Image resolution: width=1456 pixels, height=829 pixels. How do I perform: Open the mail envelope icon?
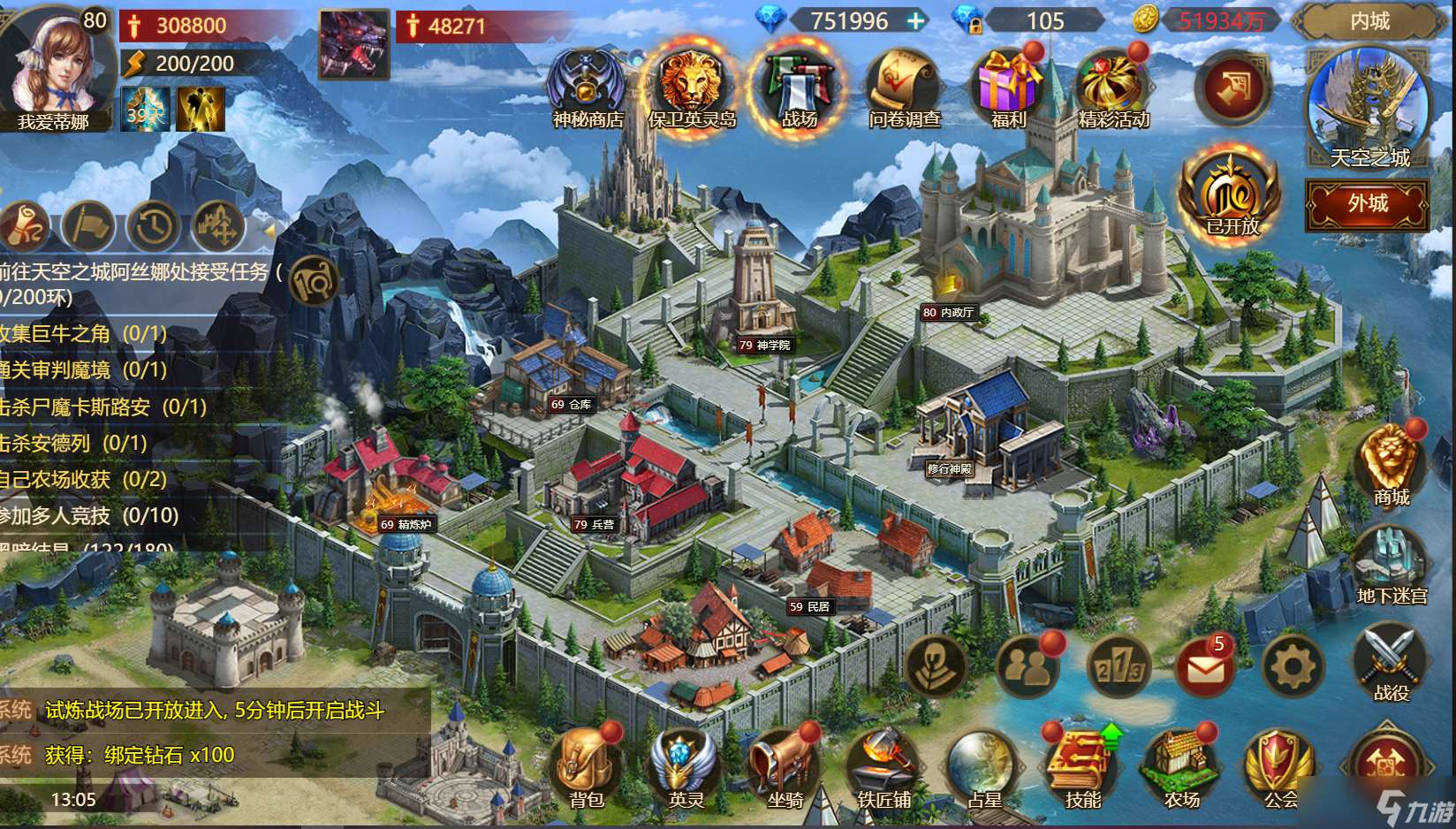coord(1205,667)
